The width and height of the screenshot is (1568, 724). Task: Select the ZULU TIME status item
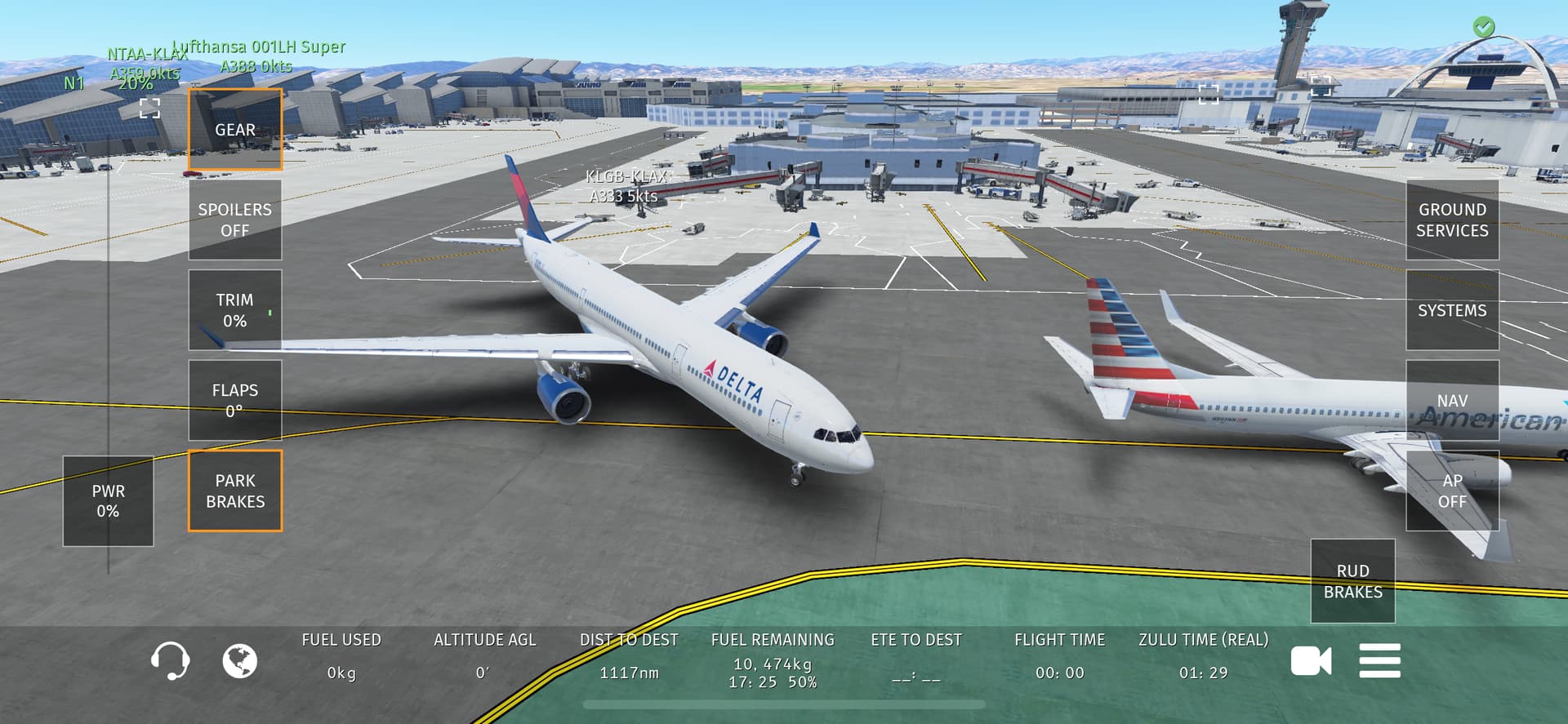(1203, 656)
